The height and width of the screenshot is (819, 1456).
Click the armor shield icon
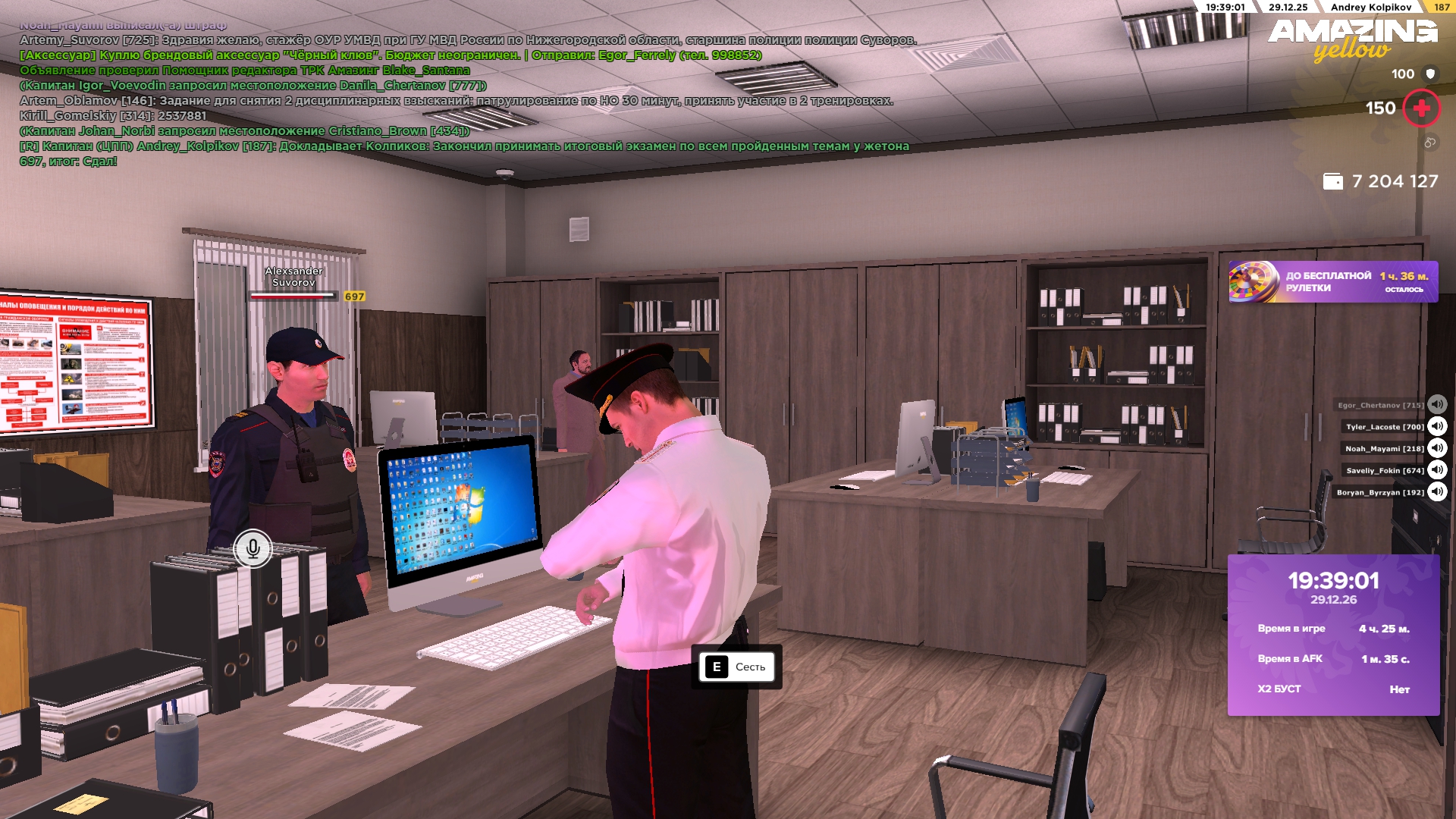1430,74
